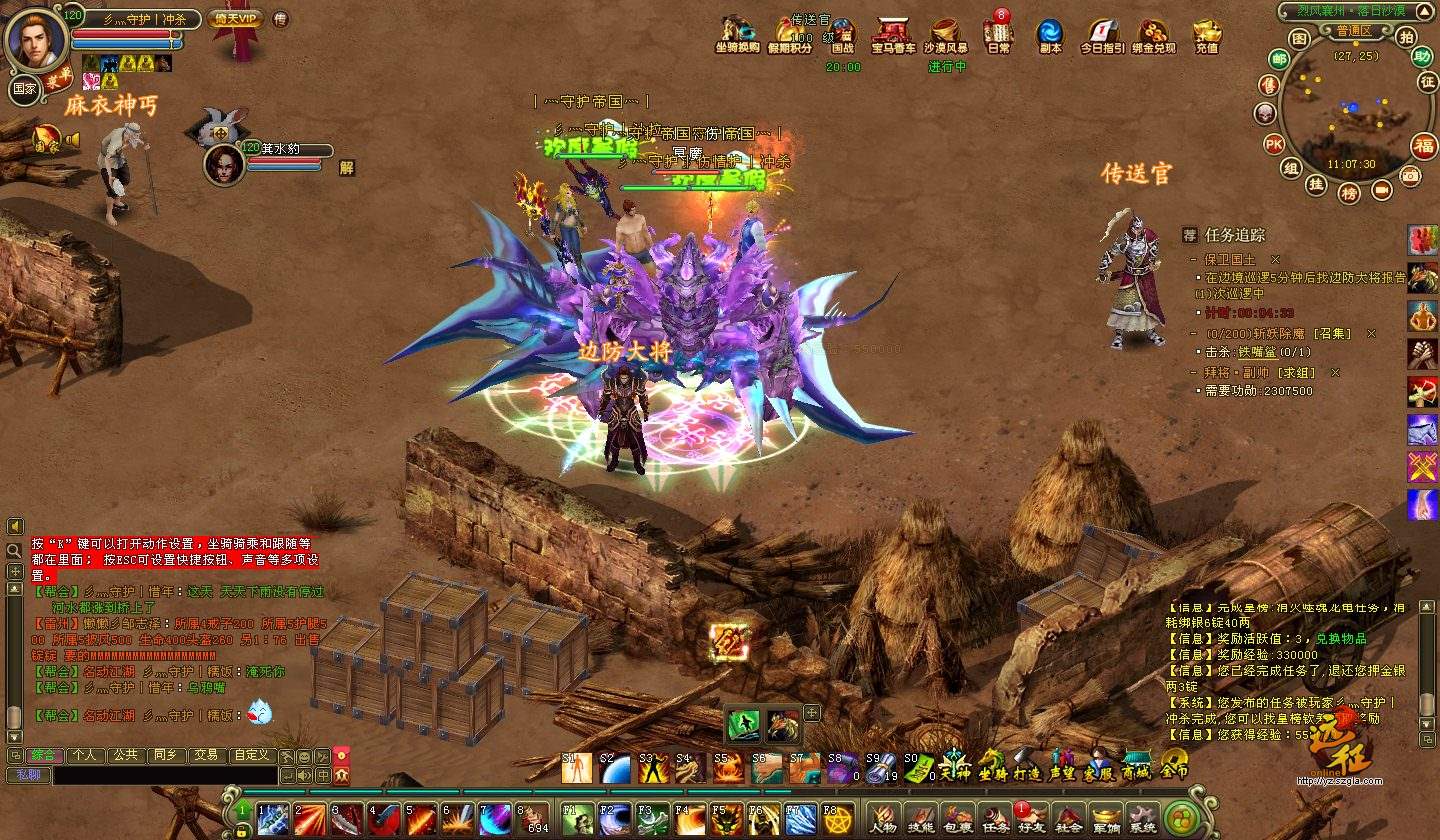Open the 副本 dungeon swirl icon
This screenshot has width=1440, height=840.
click(x=1050, y=35)
